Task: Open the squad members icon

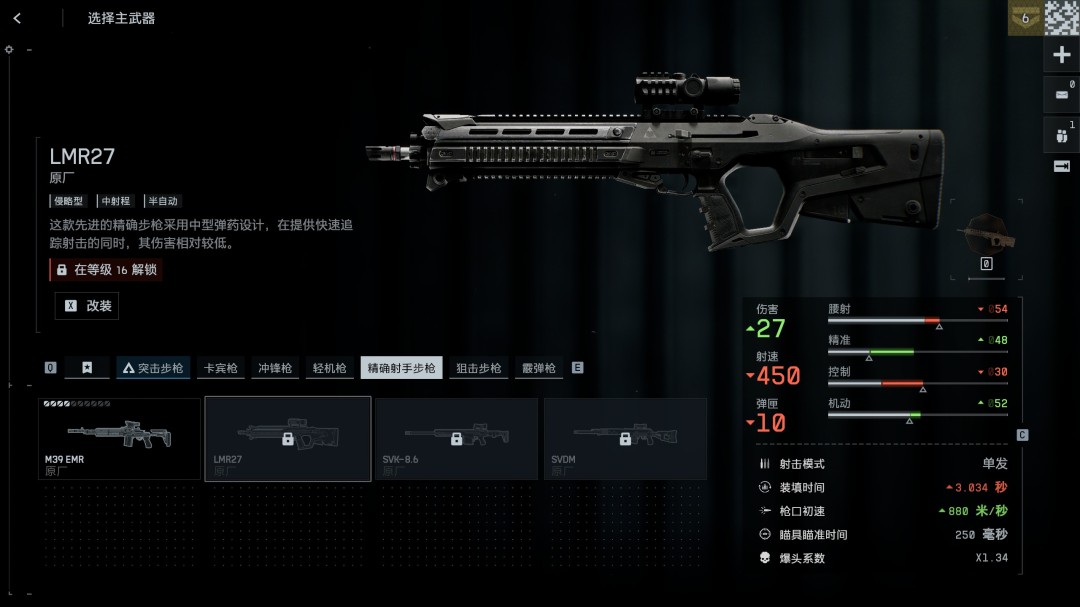Action: [1061, 134]
